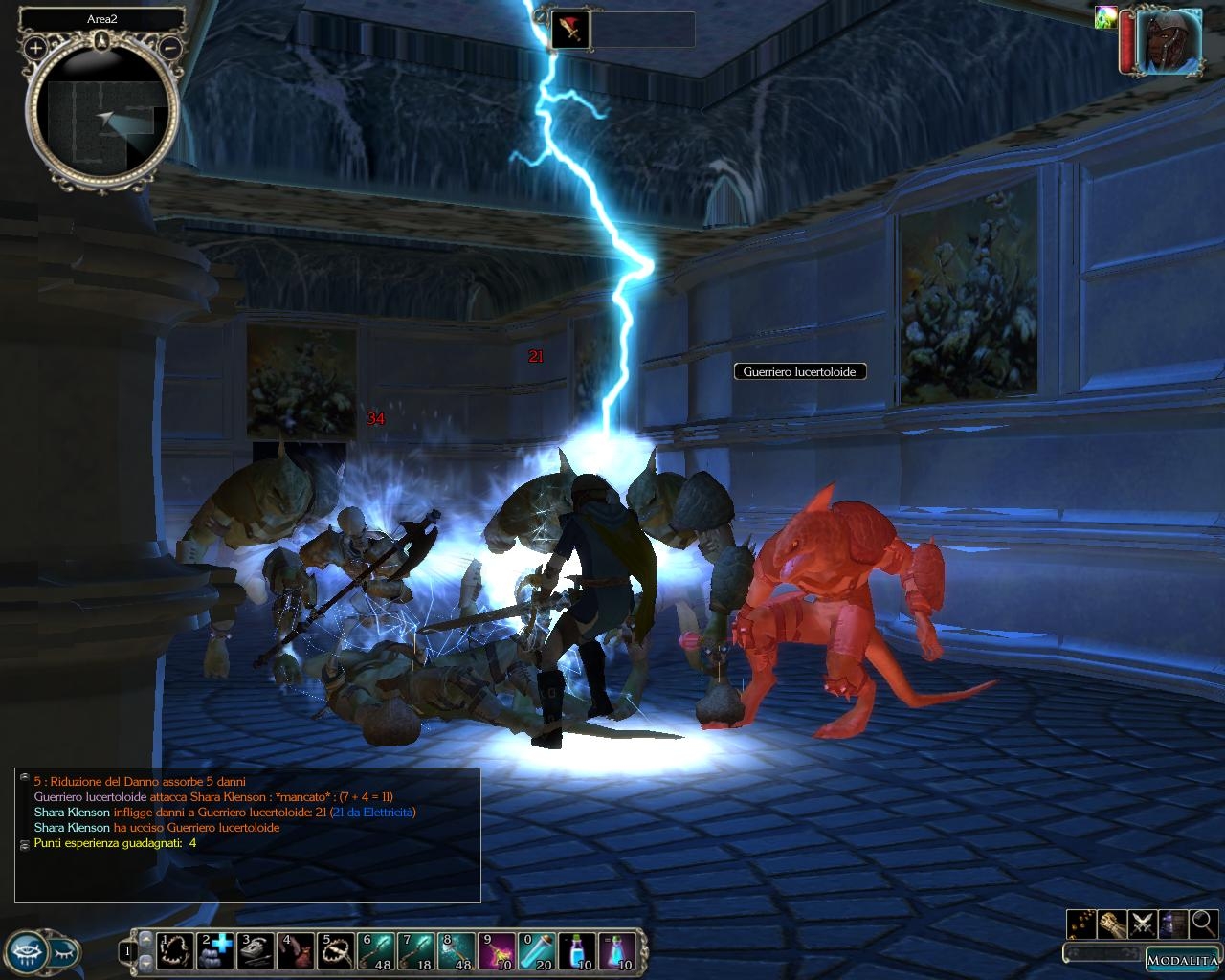
Task: Use hotbar slot 4 red pouch item
Action: (297, 952)
